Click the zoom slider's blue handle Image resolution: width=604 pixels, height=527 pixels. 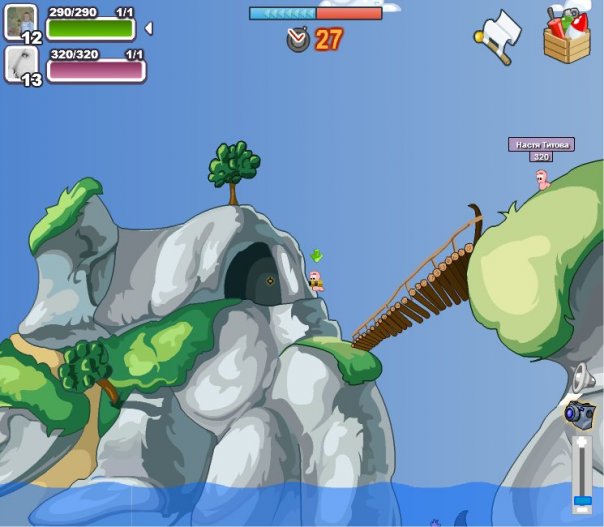(581, 498)
